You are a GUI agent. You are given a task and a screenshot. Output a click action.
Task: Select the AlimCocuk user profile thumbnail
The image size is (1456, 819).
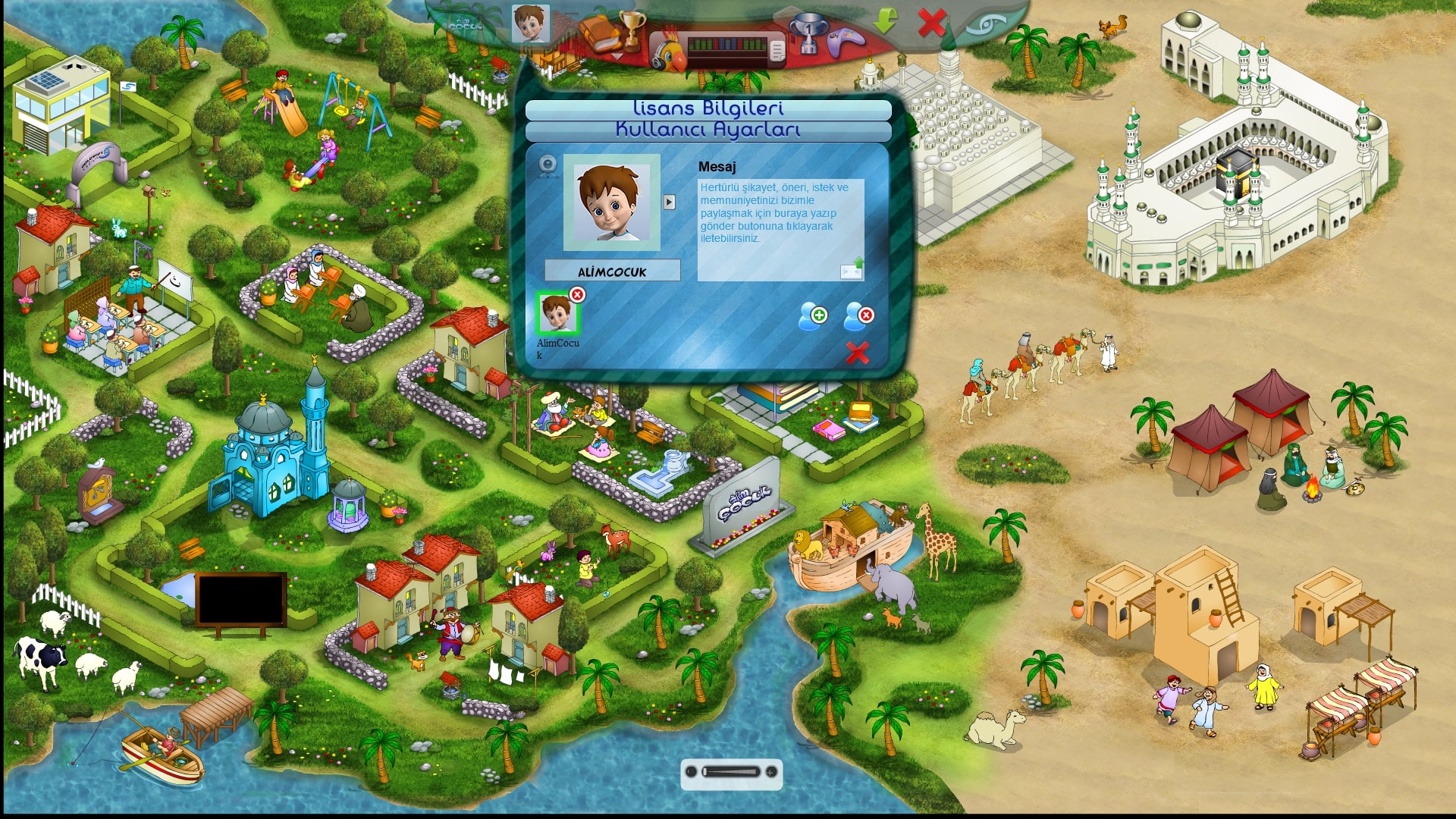pos(557,314)
